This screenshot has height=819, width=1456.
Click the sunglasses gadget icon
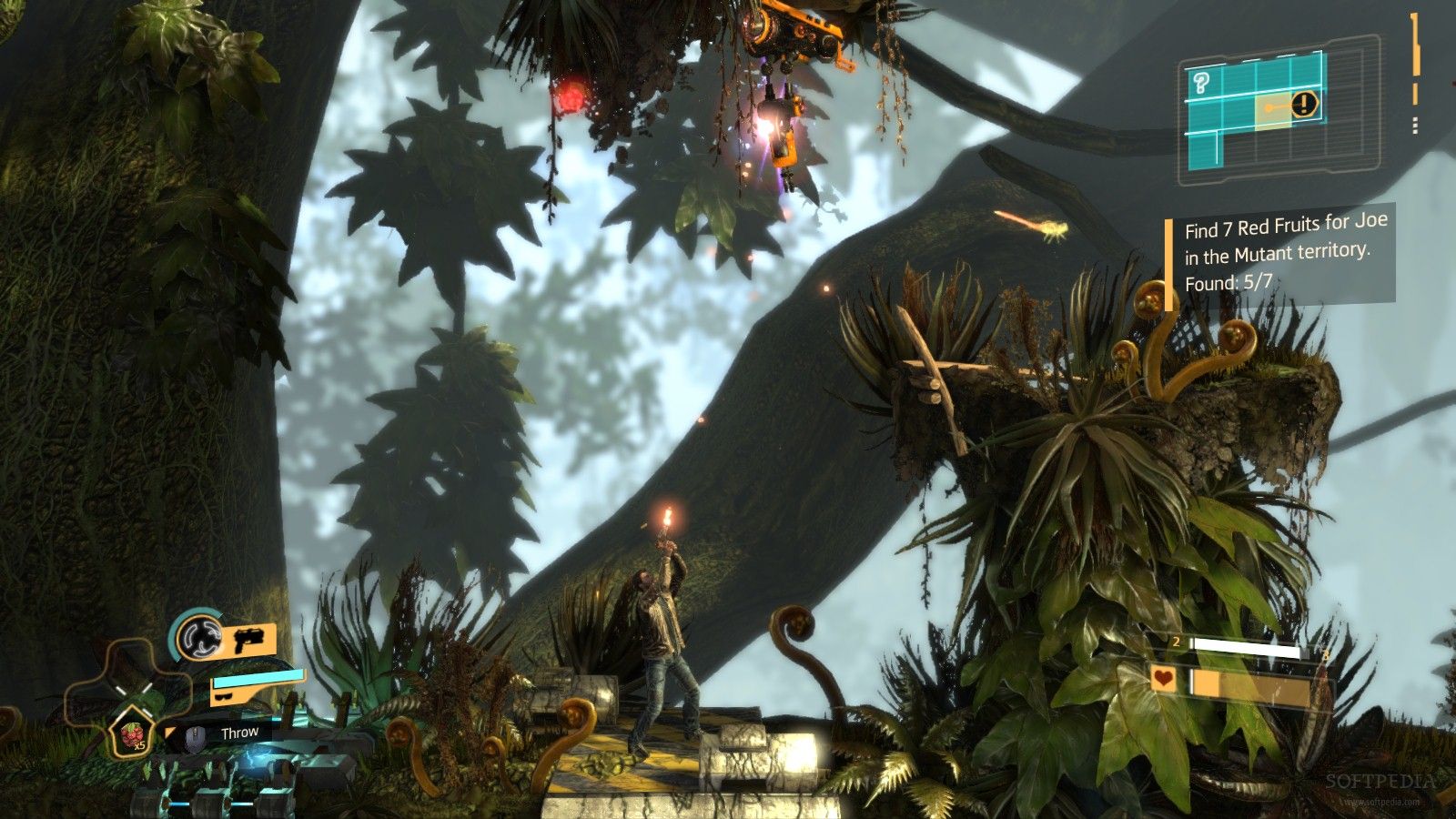223,696
